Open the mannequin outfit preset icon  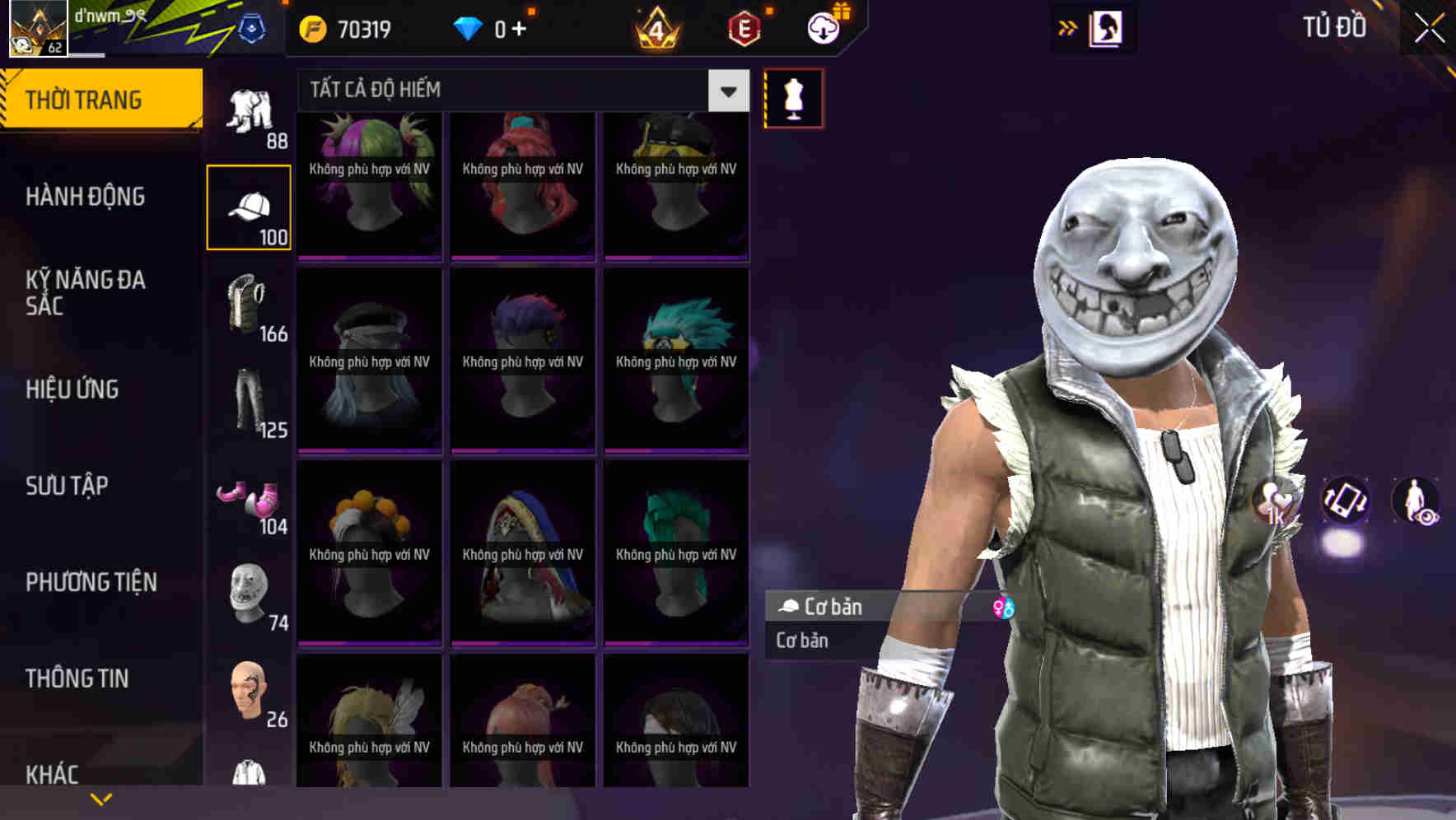[x=793, y=98]
